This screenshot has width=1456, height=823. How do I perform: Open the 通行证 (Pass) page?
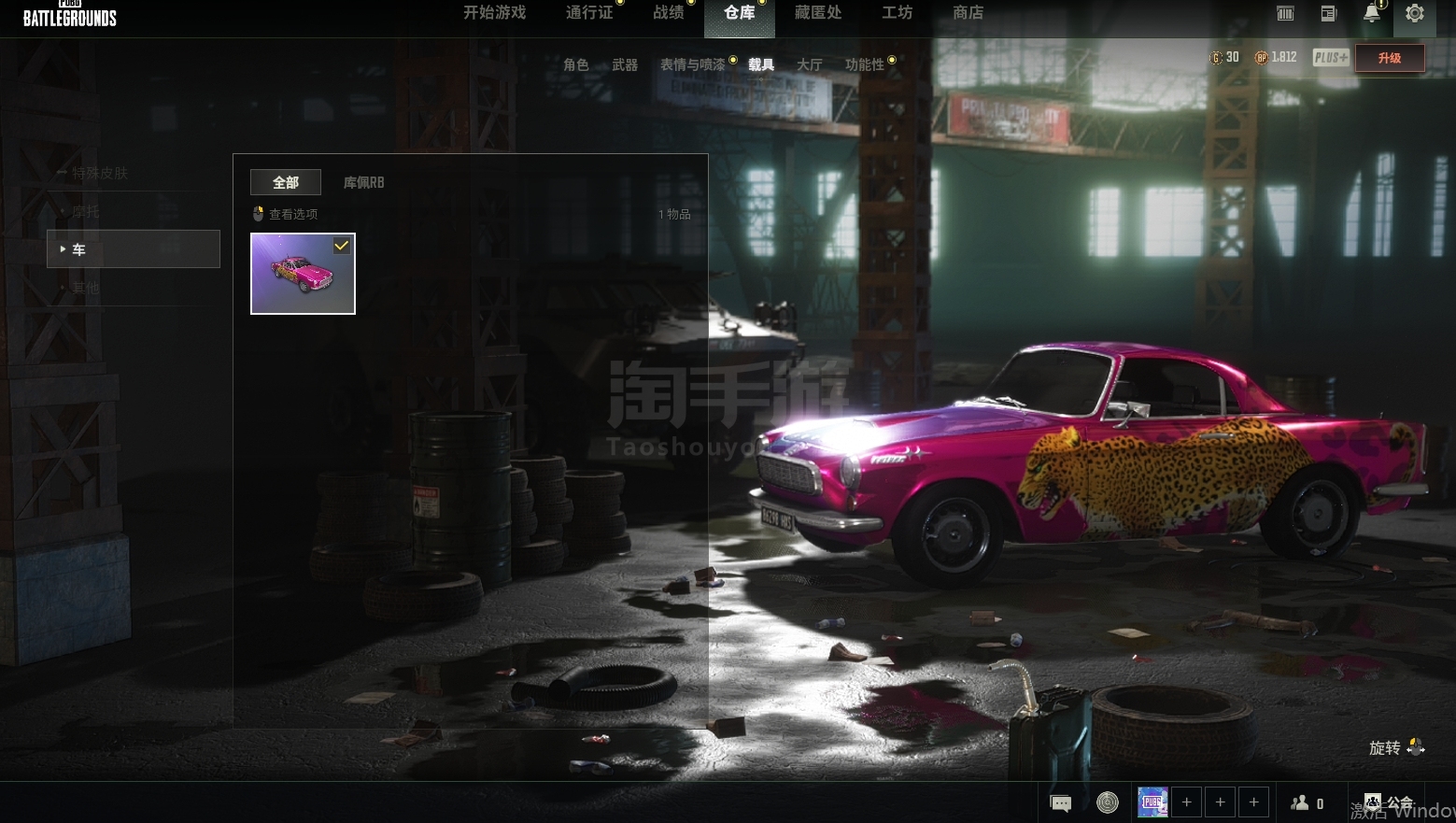point(589,13)
